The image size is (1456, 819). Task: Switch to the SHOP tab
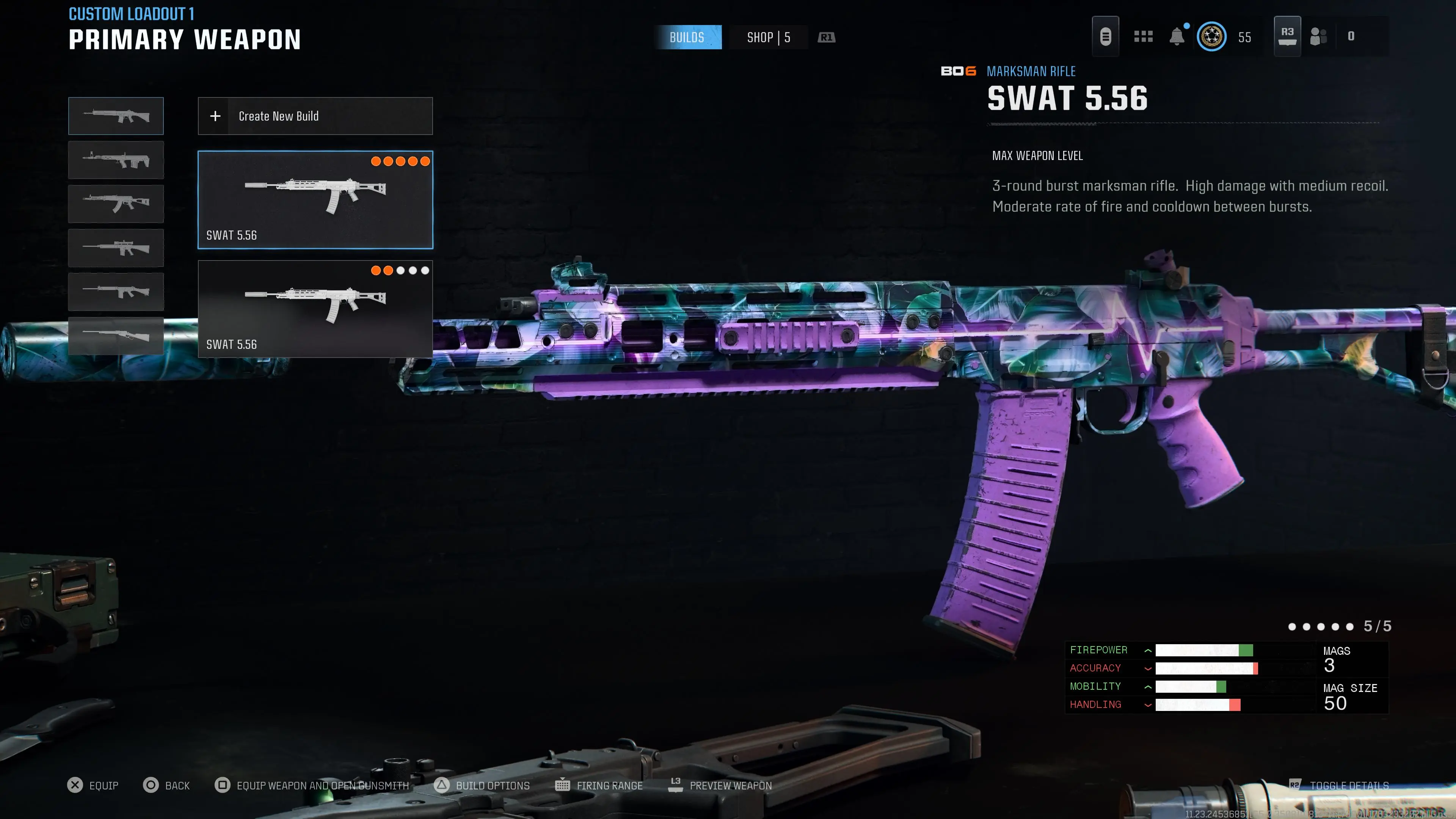pyautogui.click(x=766, y=37)
